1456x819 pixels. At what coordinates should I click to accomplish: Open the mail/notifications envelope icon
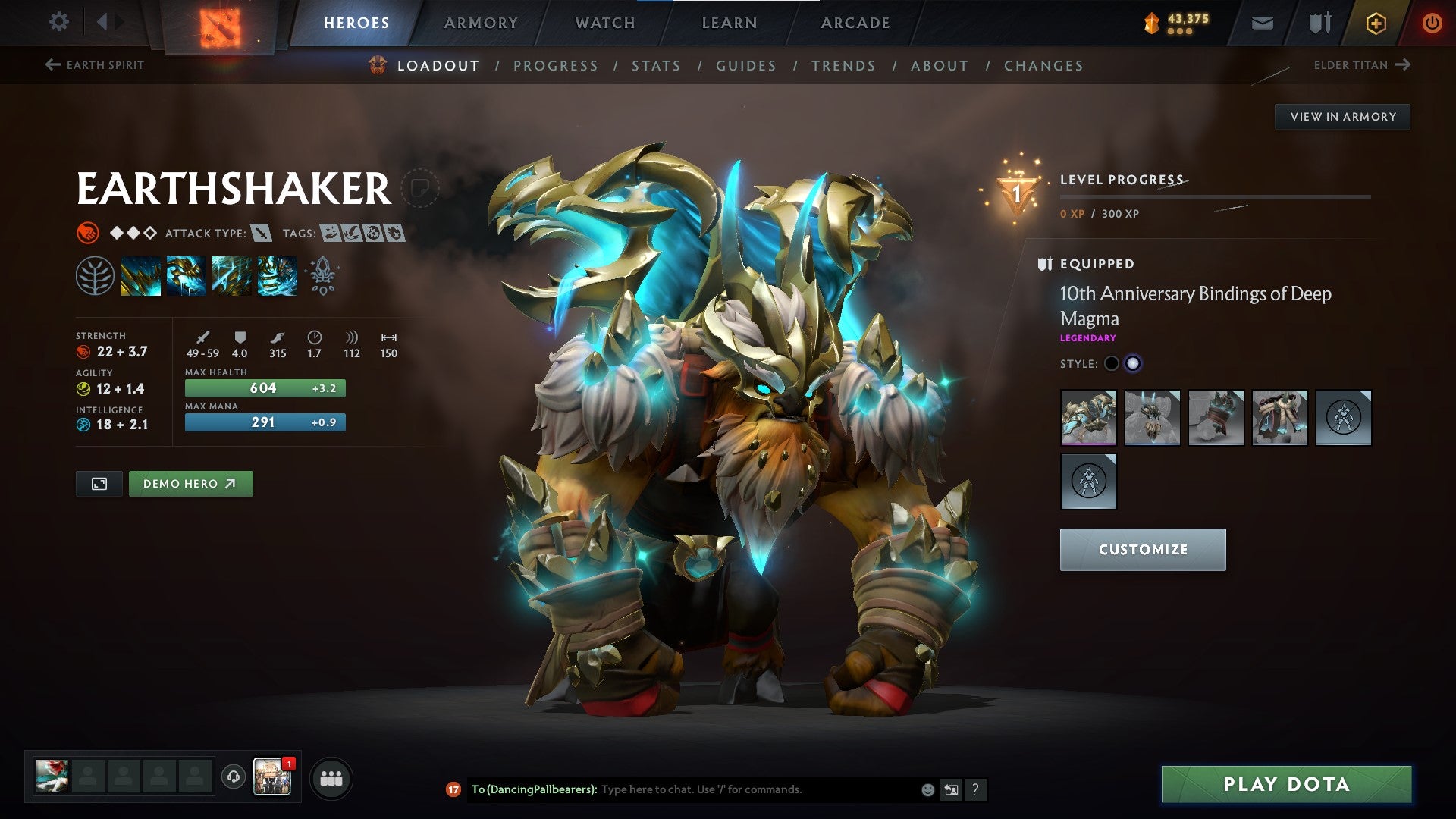pos(1262,22)
